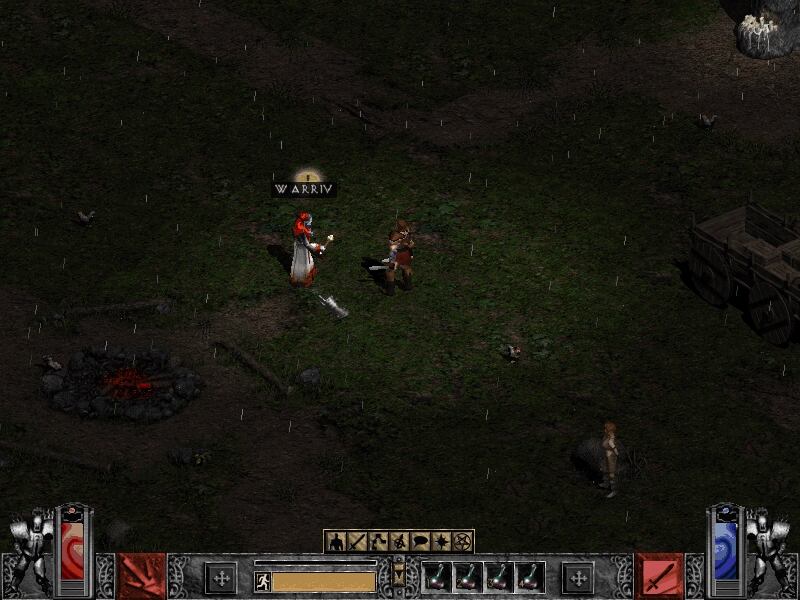
Task: Select the potion in belt slot 4
Action: 530,577
